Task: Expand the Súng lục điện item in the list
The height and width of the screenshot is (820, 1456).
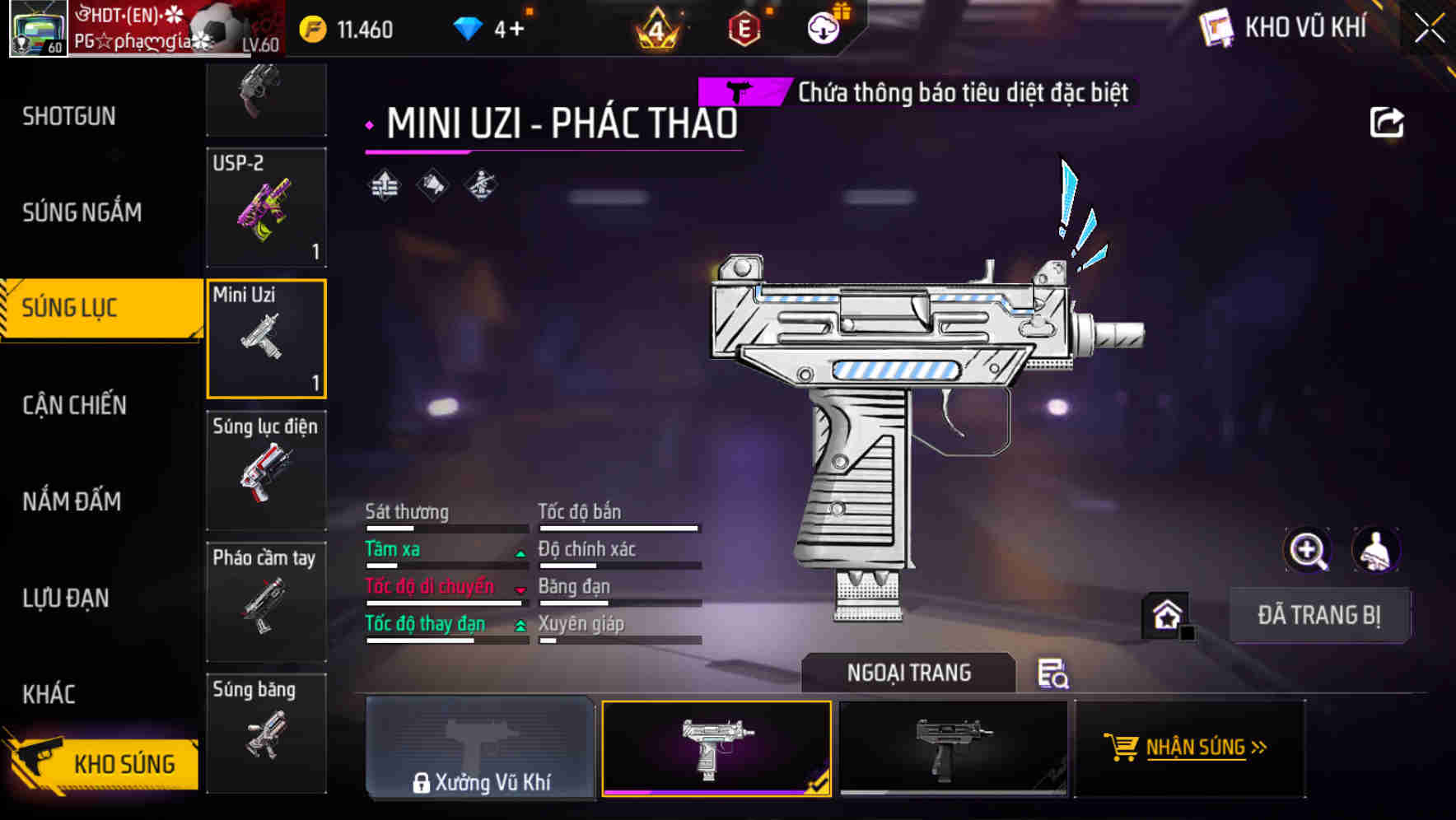Action: [x=265, y=469]
